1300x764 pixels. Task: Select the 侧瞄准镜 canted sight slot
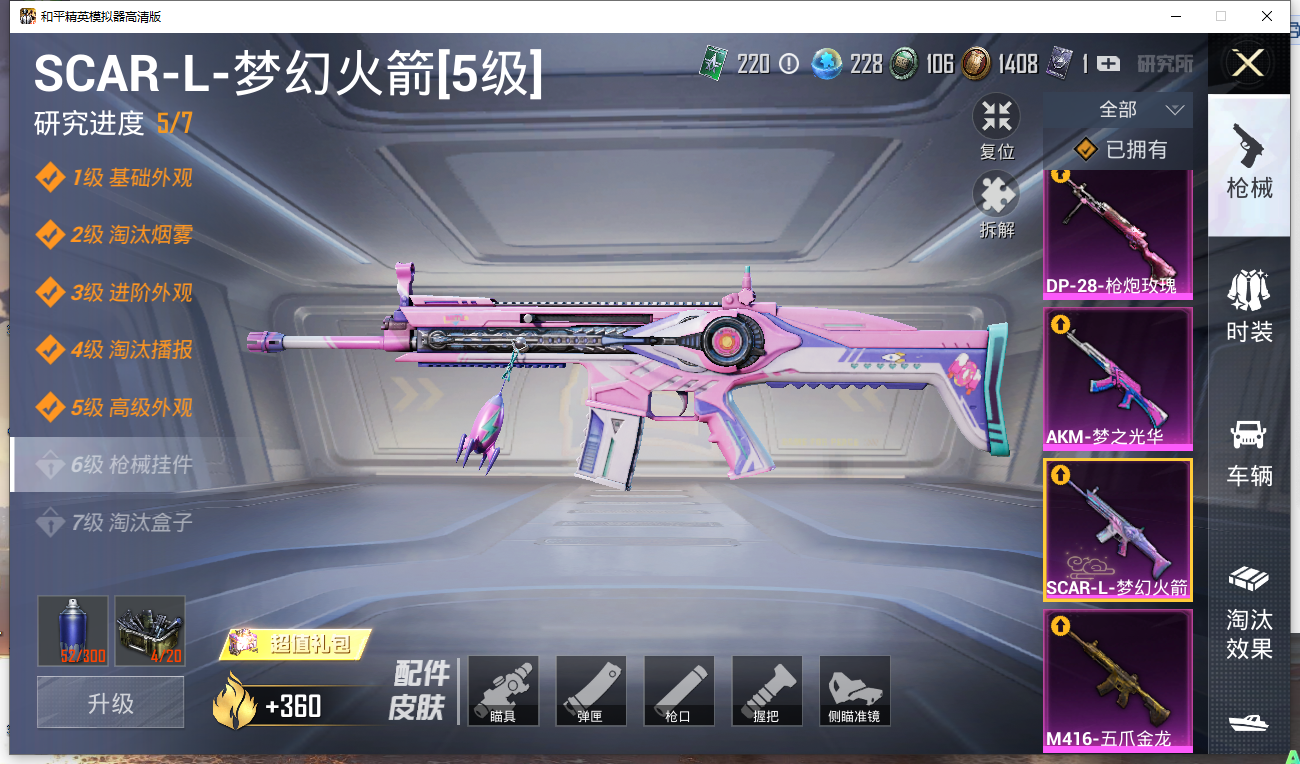855,691
